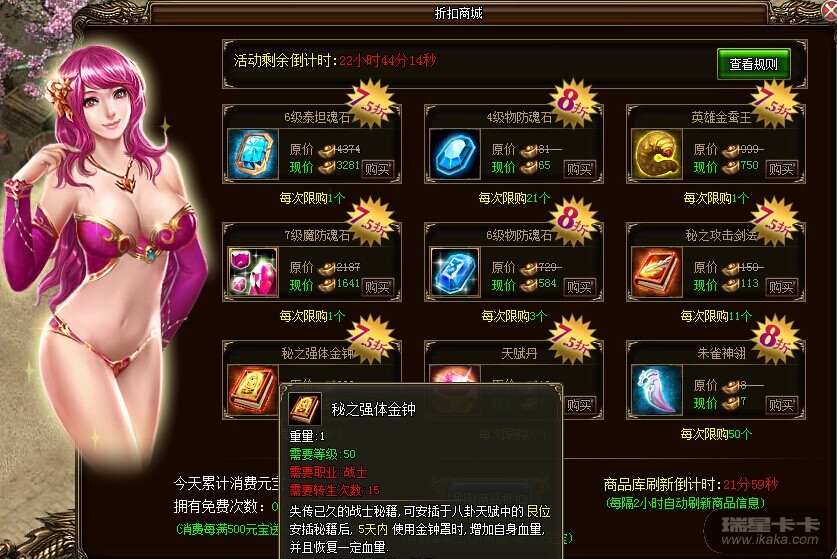837x559 pixels.
Task: Buy the 6级物防魂石
Action: tap(579, 286)
